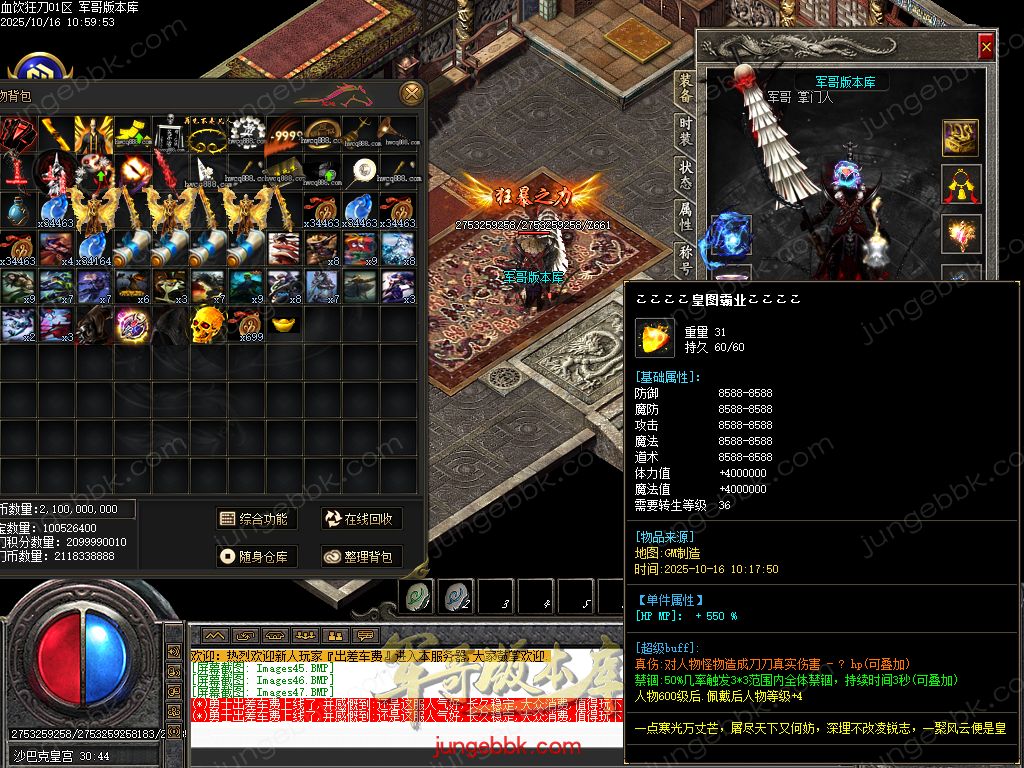Image resolution: width=1024 pixels, height=768 pixels.
Task: Select the blue swirling orb equipment slot
Action: (x=729, y=238)
